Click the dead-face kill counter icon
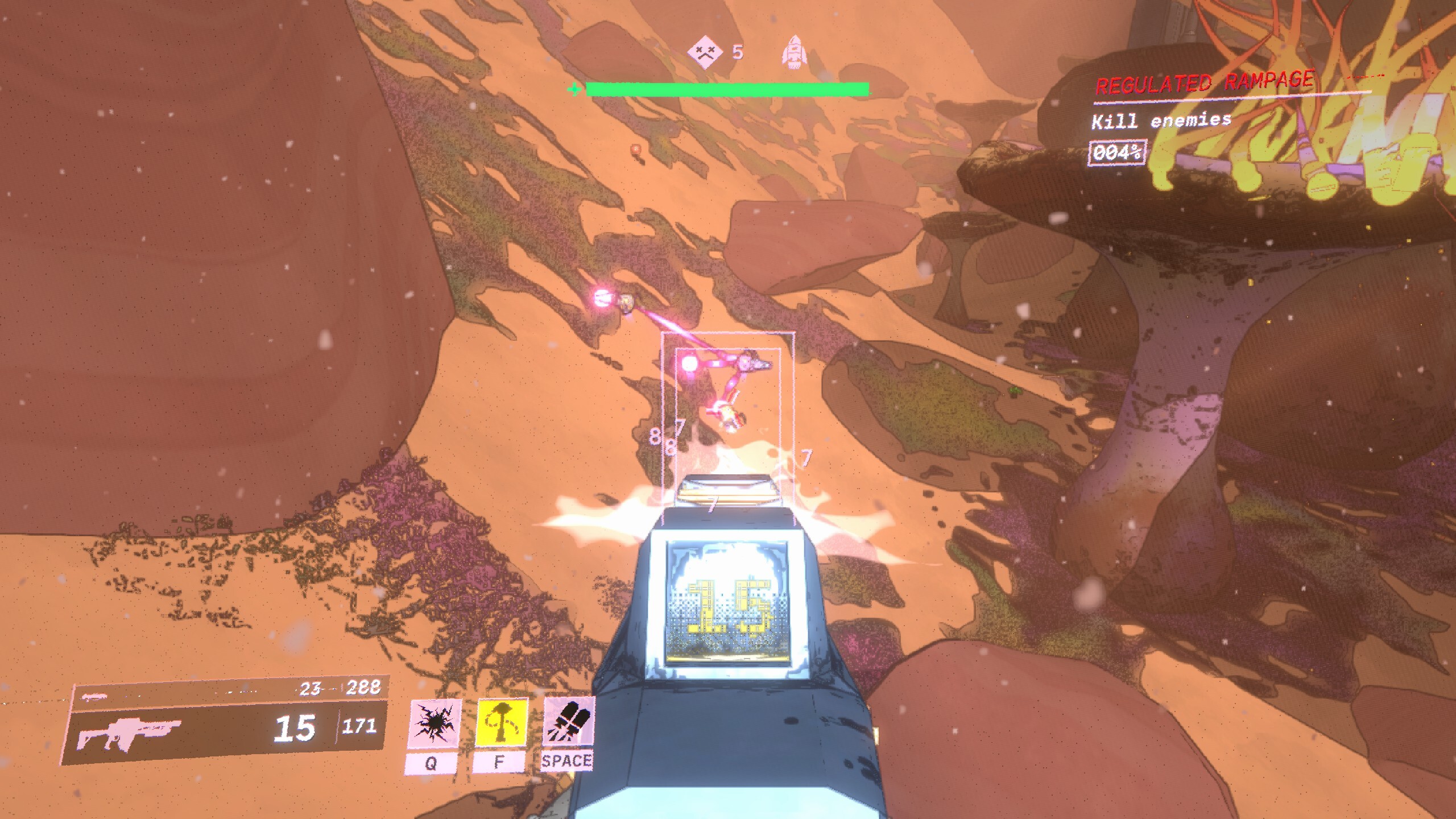Viewport: 1456px width, 819px height. (x=705, y=52)
